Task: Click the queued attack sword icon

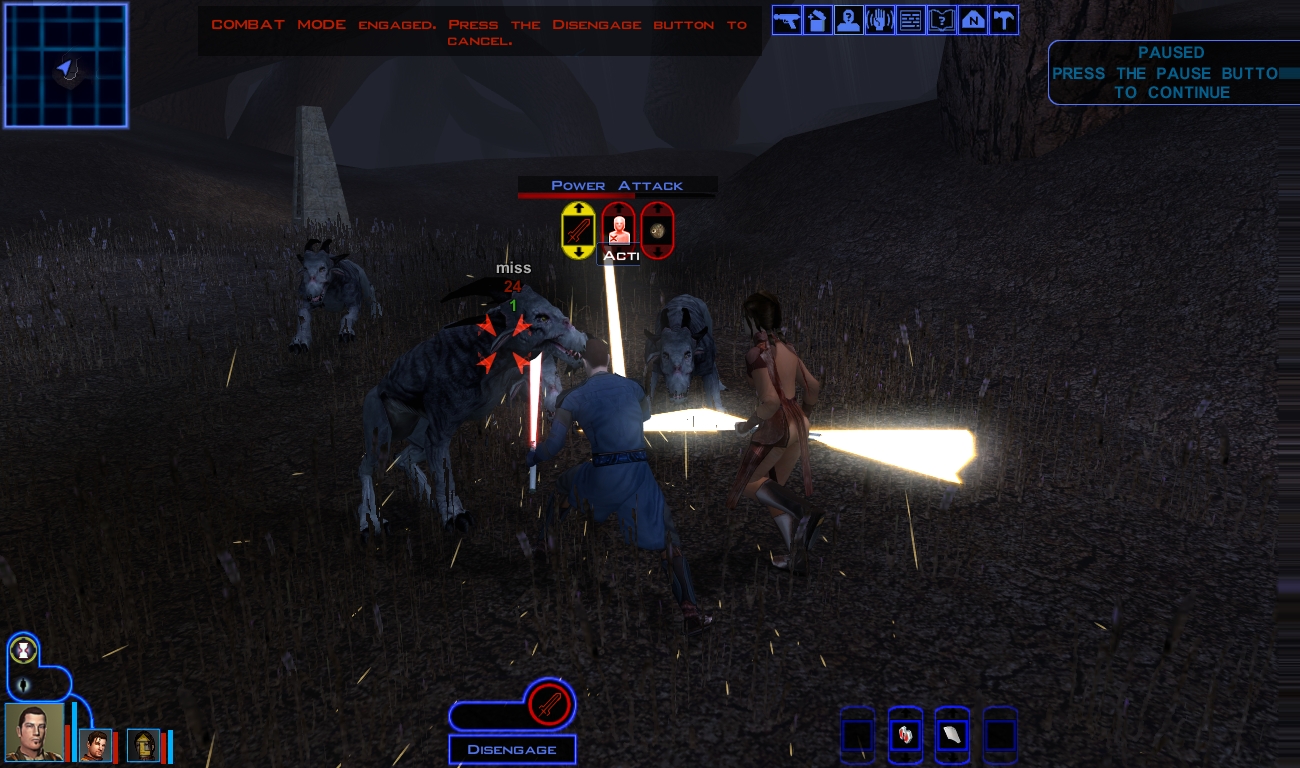Action: (549, 705)
